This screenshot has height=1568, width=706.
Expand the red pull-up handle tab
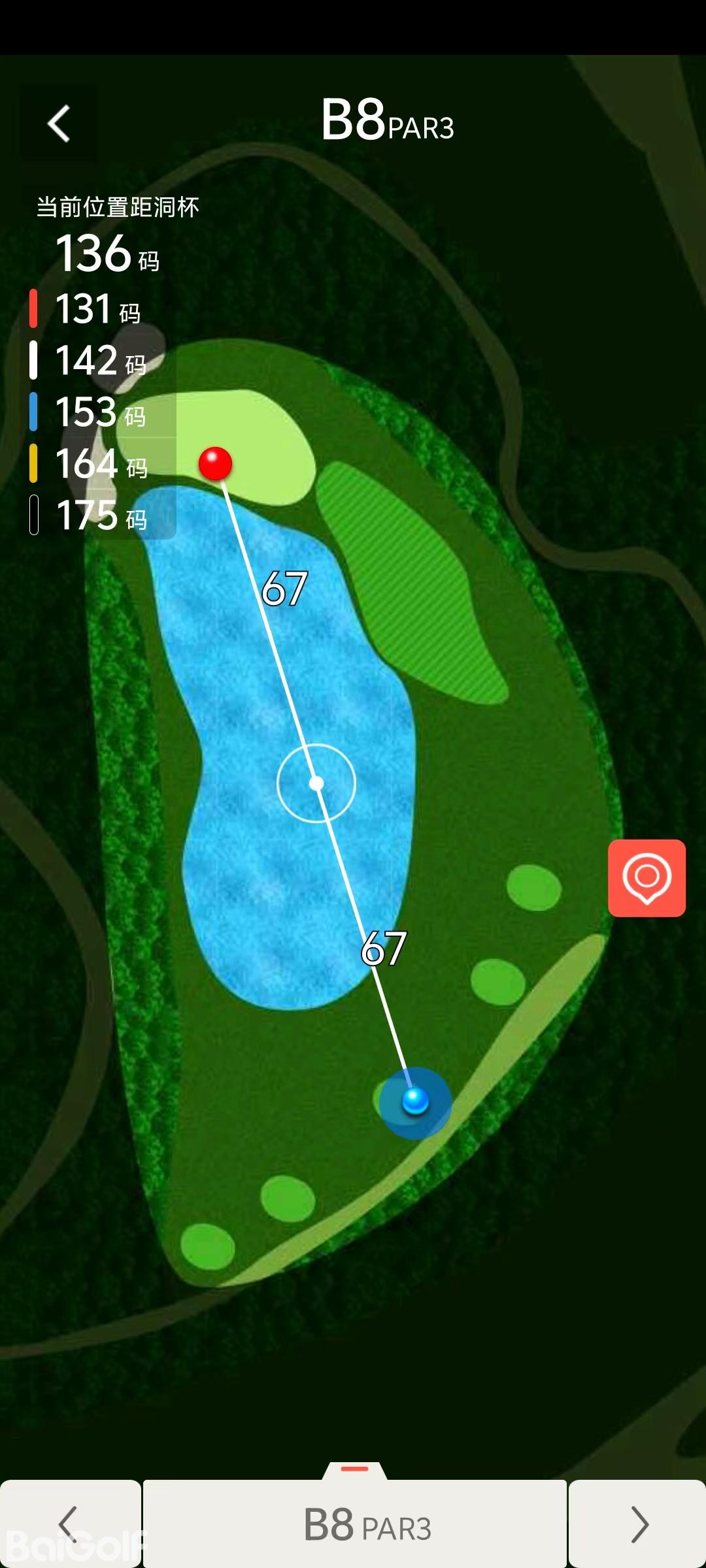click(x=355, y=1470)
